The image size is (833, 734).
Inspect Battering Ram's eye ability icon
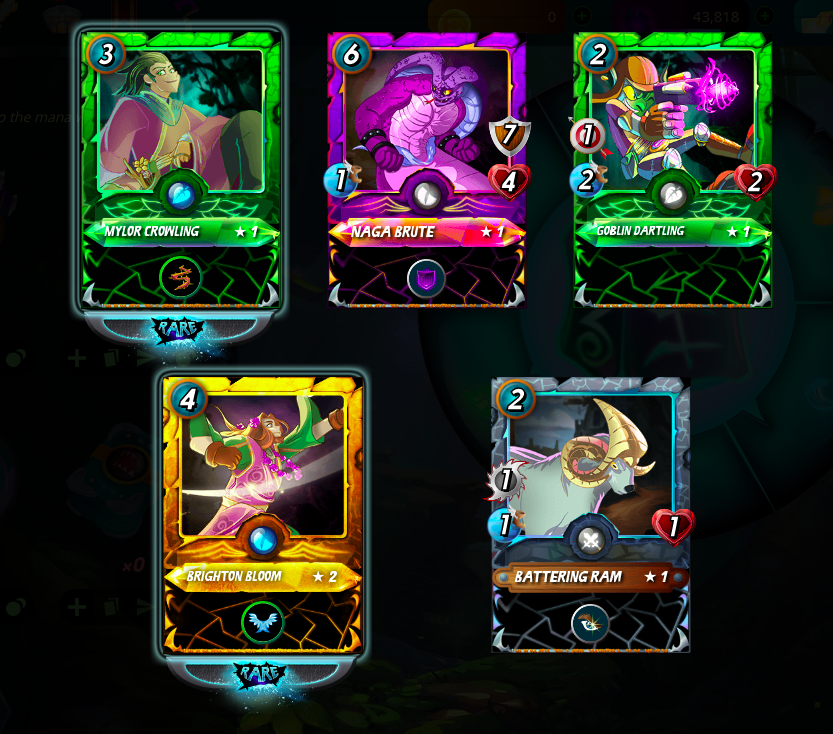(590, 623)
